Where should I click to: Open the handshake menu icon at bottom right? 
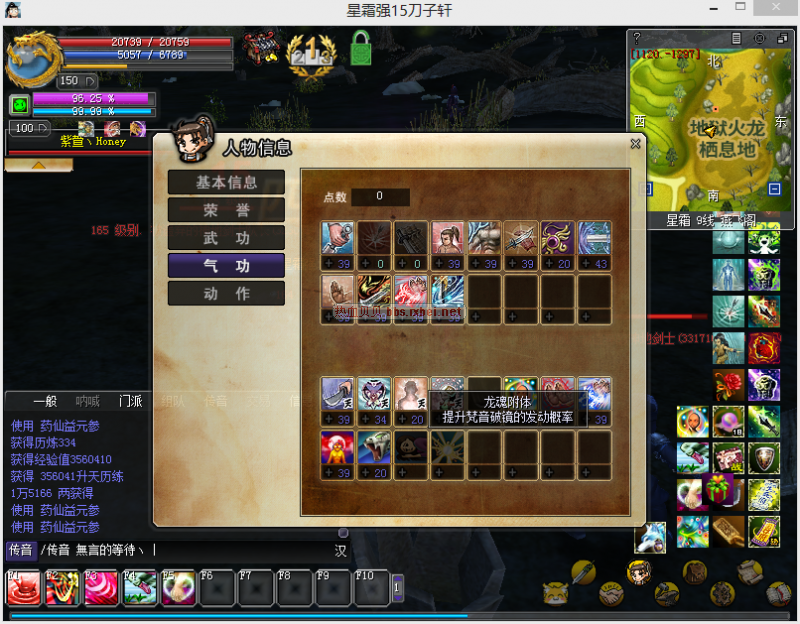coord(612,593)
